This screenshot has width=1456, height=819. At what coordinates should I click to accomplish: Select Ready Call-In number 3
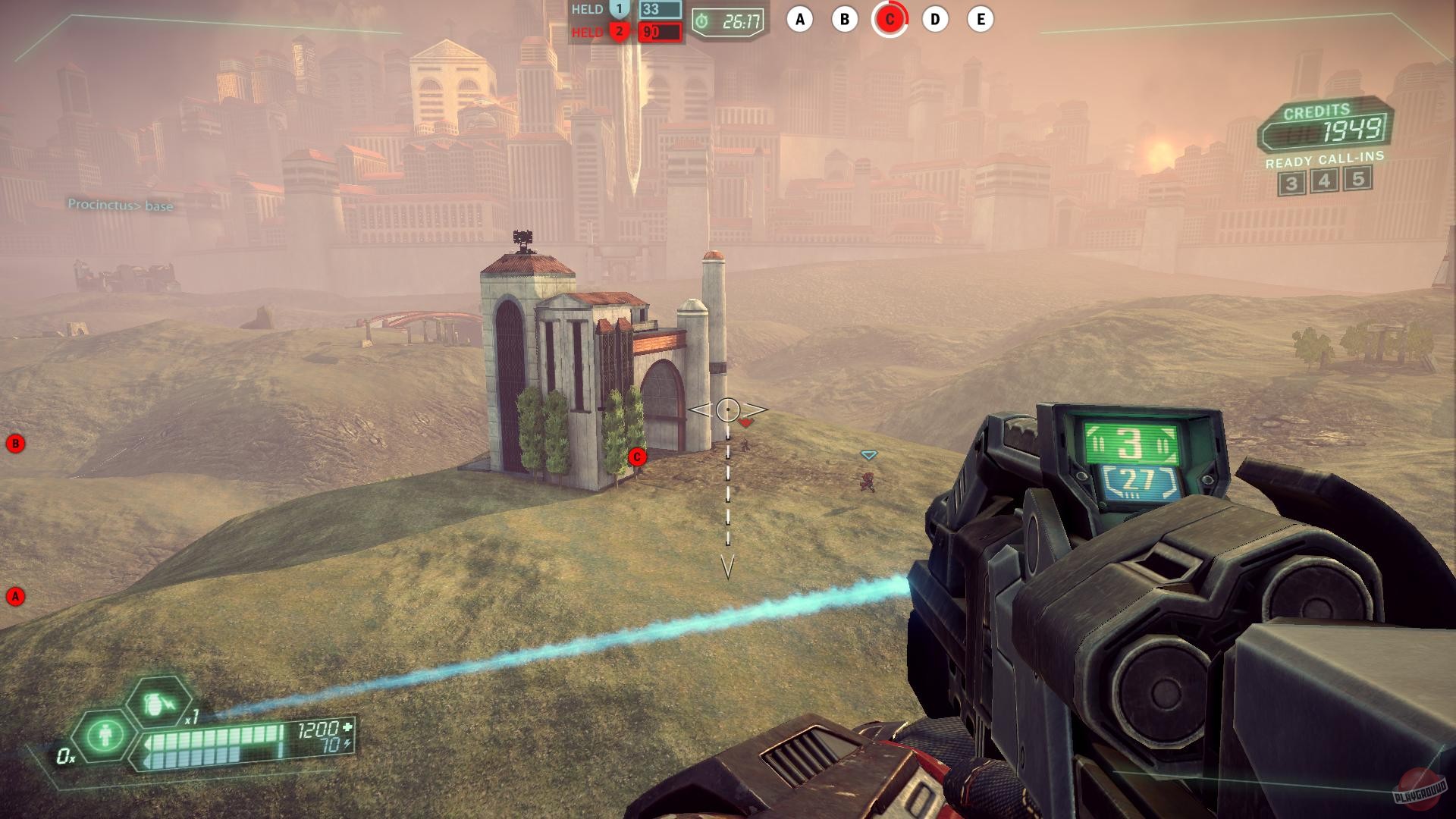(1293, 181)
